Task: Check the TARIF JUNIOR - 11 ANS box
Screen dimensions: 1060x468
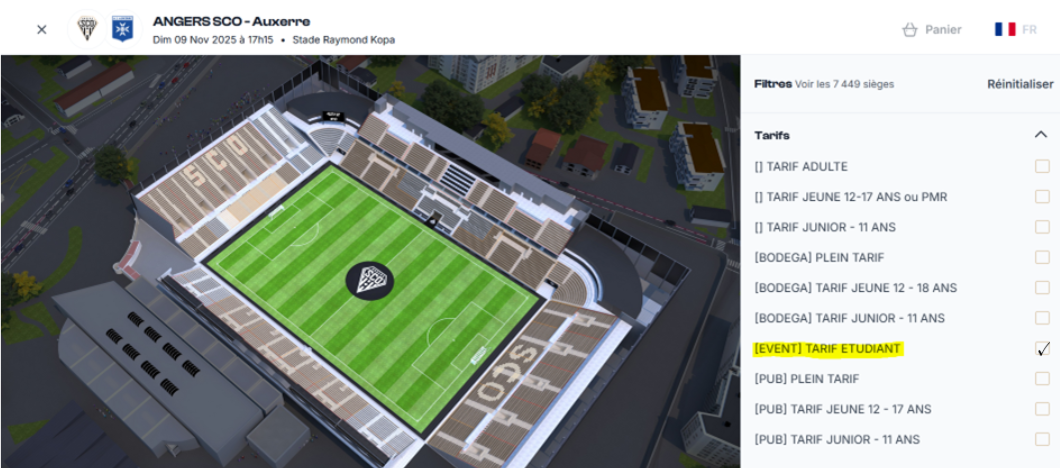Action: tap(1042, 227)
